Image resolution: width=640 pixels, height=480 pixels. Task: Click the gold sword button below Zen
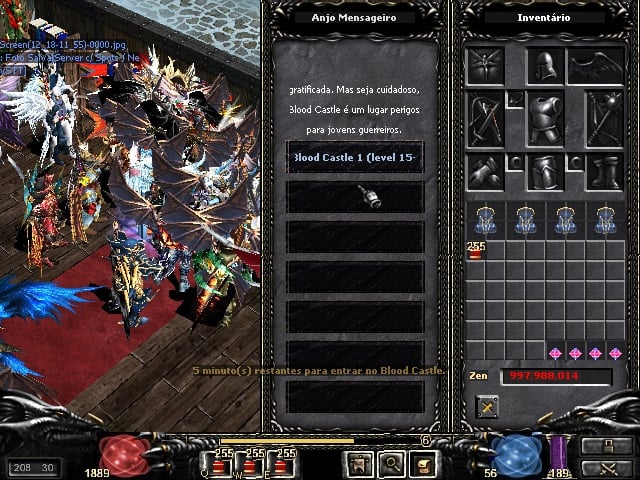point(487,406)
